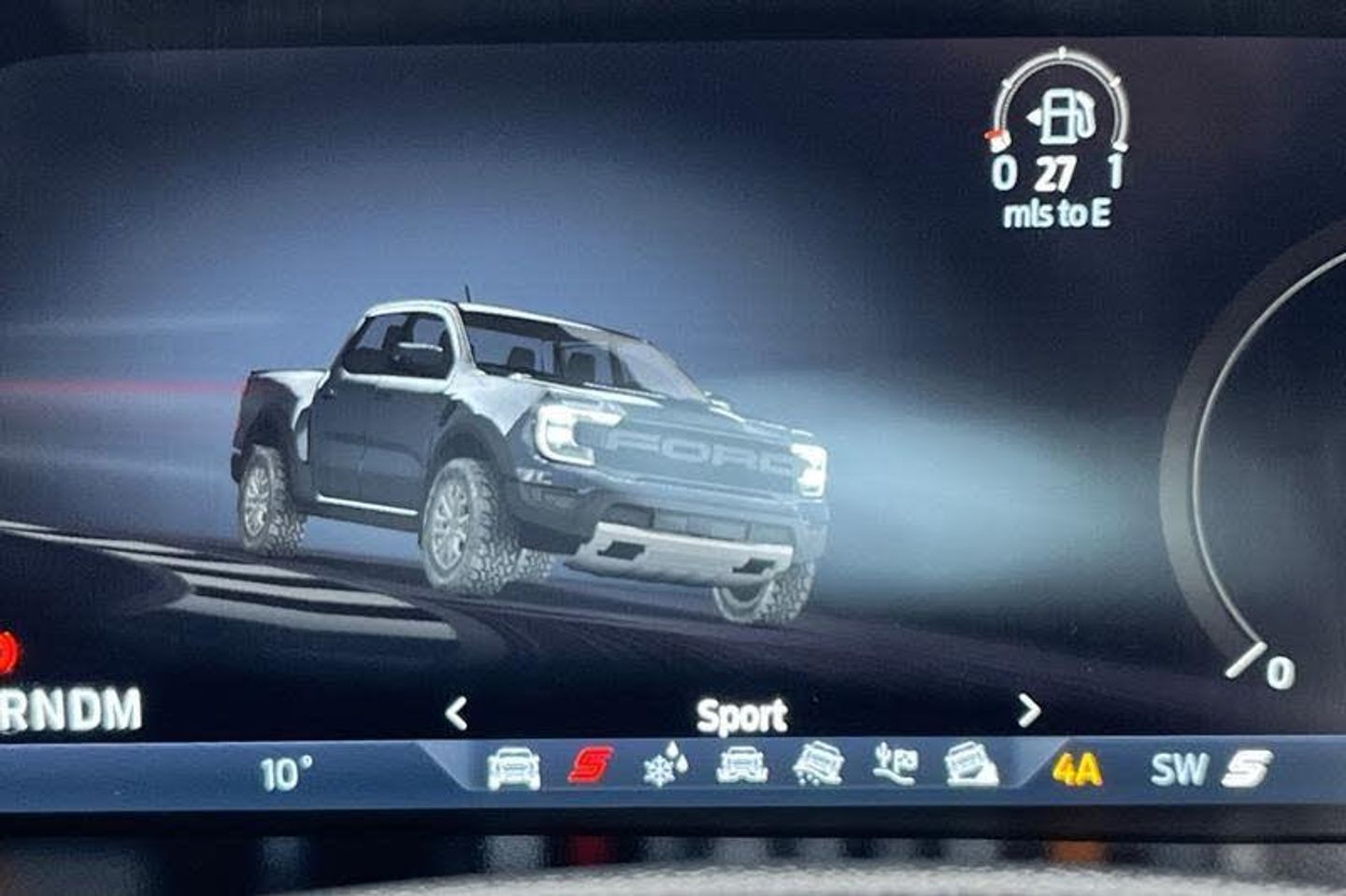Choose the Baja cactus and flag icon
This screenshot has width=1346, height=896.
pyautogui.click(x=894, y=765)
